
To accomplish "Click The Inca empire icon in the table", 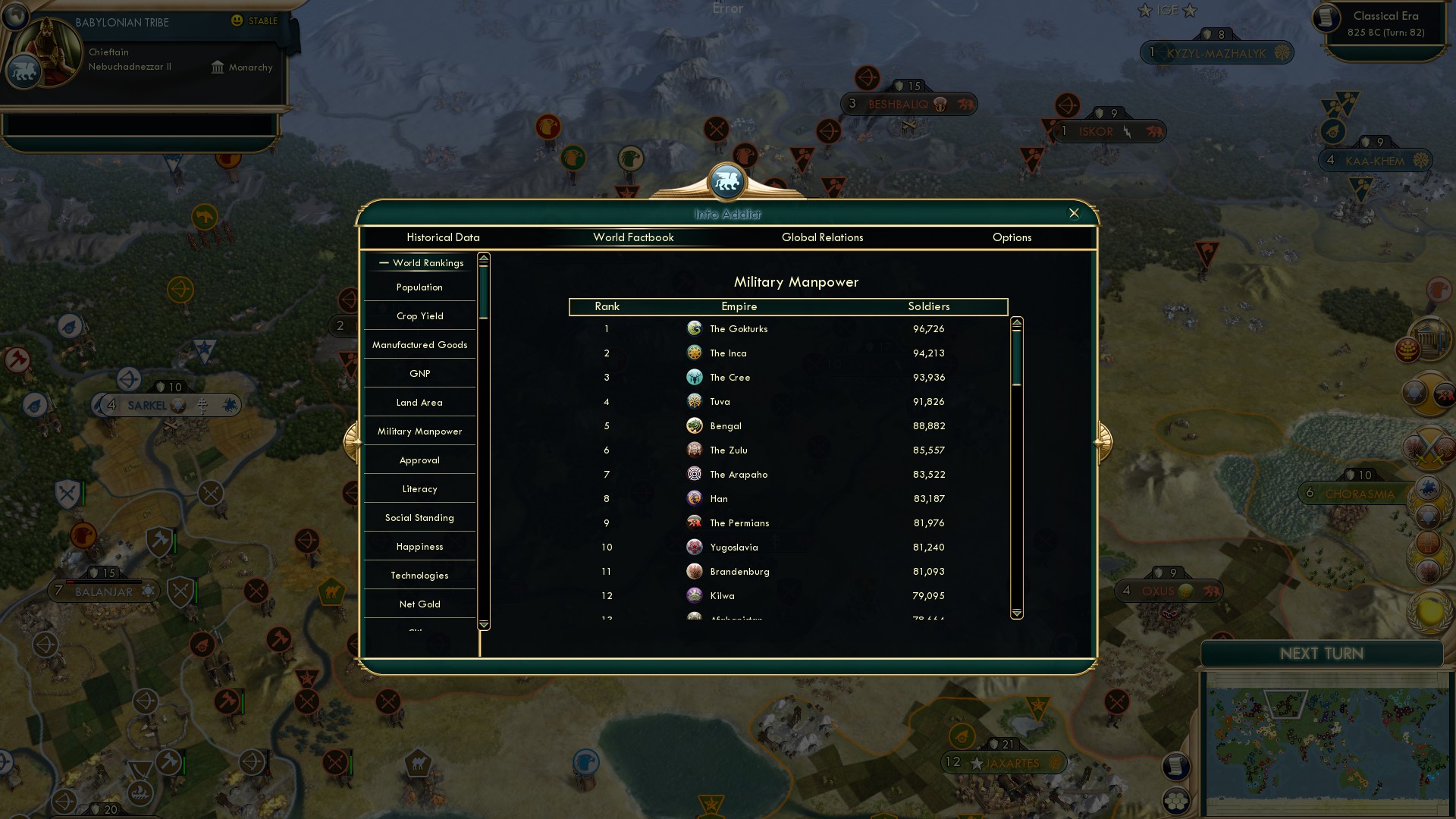I will pyautogui.click(x=695, y=353).
